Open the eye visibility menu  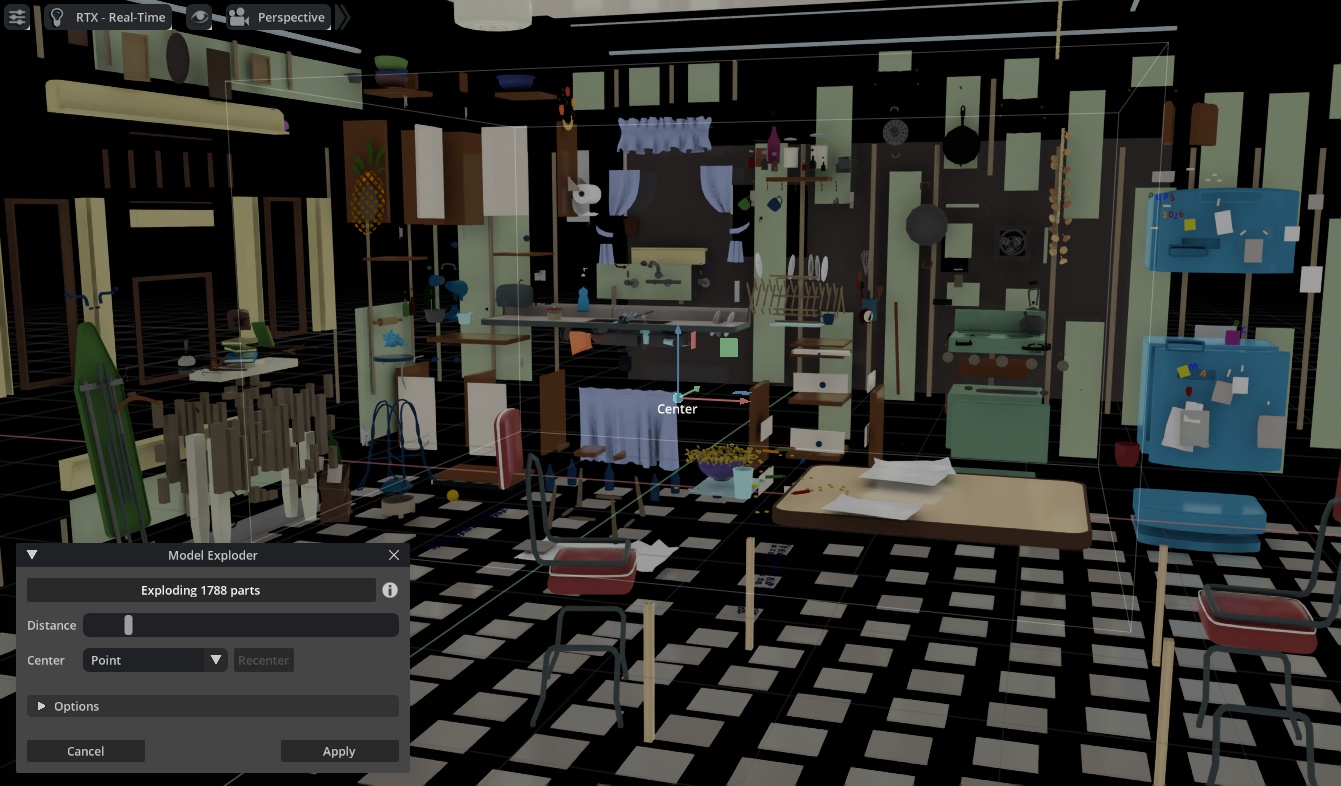[x=199, y=17]
